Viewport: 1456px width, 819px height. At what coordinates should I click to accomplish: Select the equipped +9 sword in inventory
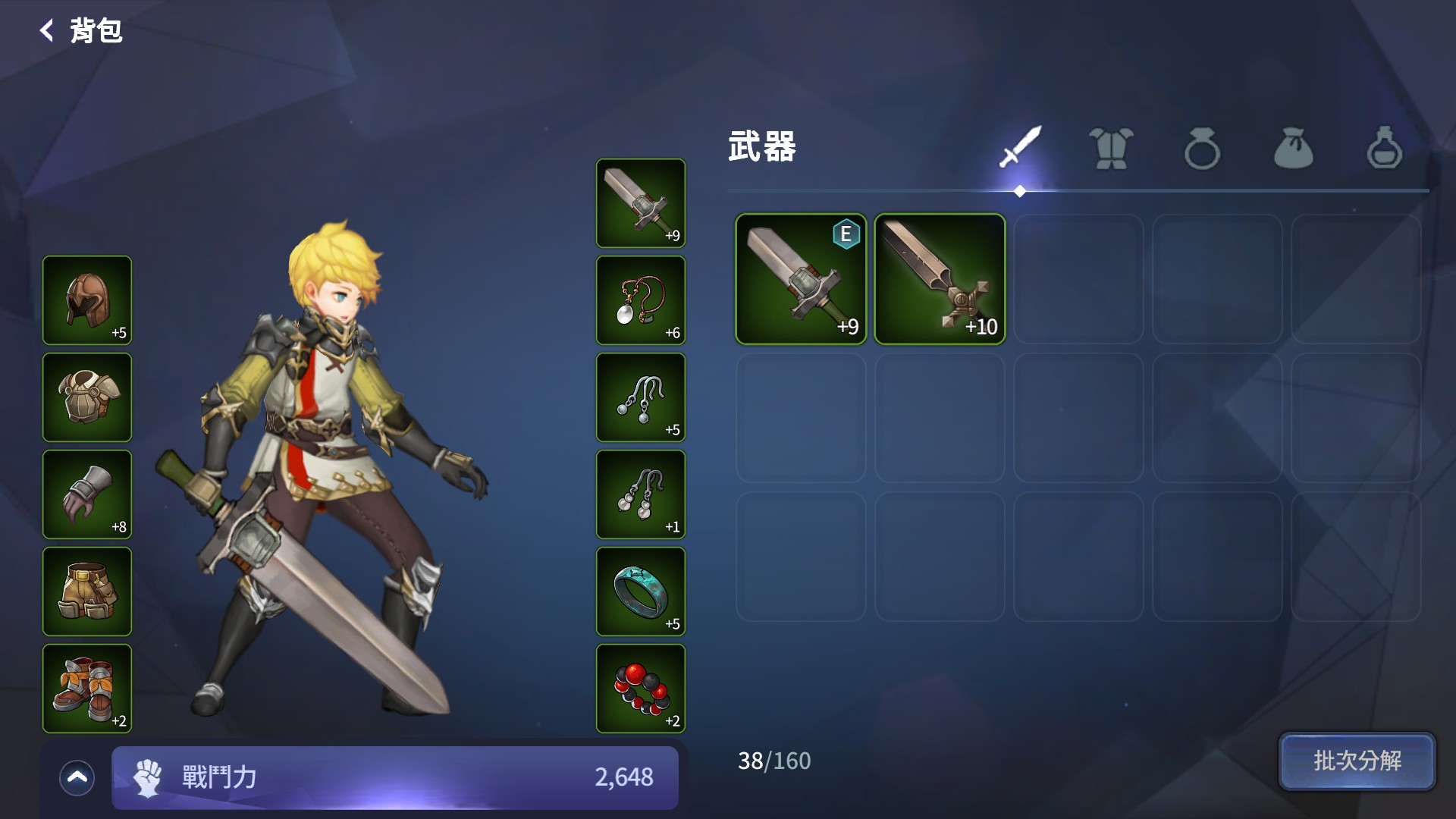click(801, 279)
